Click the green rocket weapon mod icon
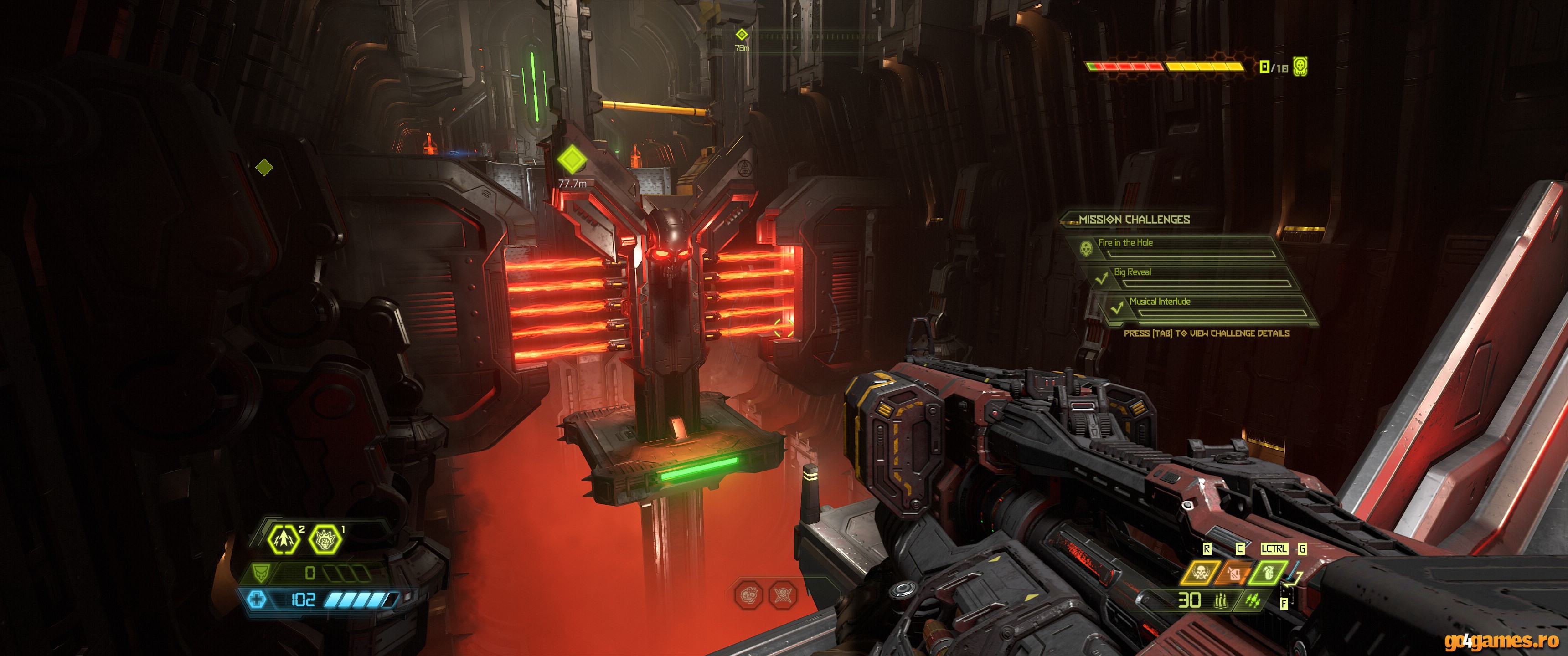 1252,601
